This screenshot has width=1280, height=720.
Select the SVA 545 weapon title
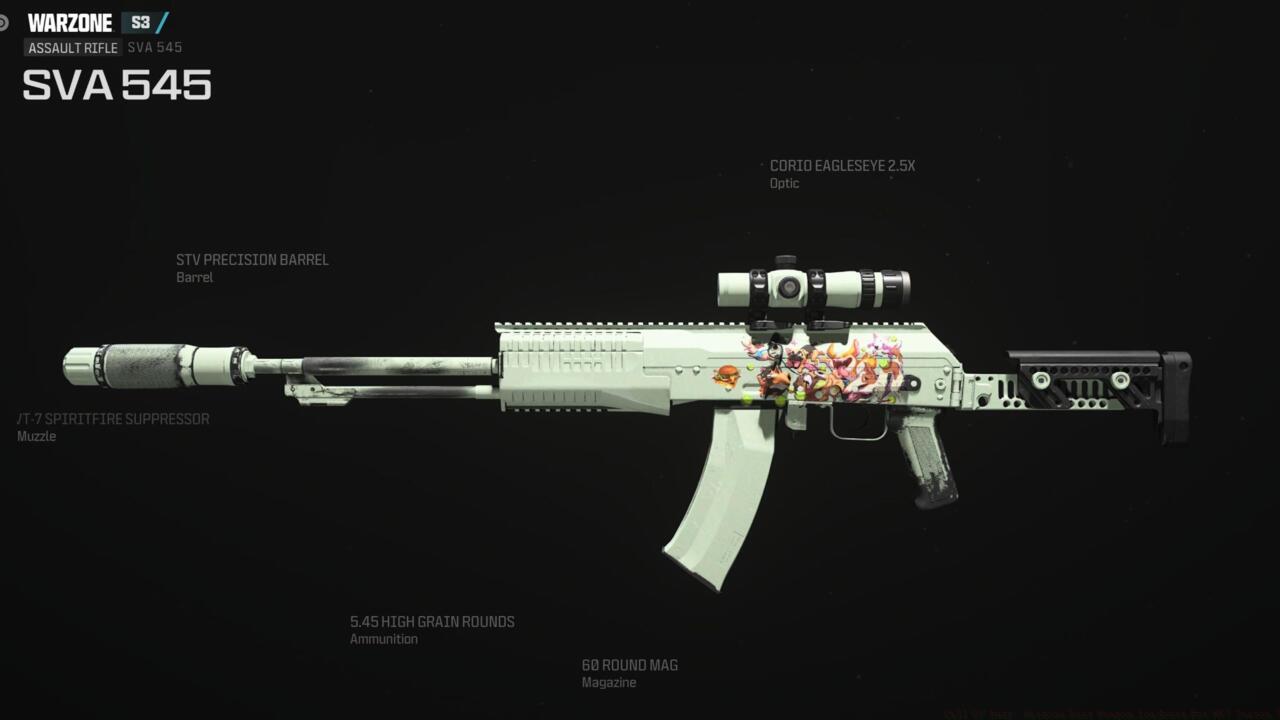[117, 87]
